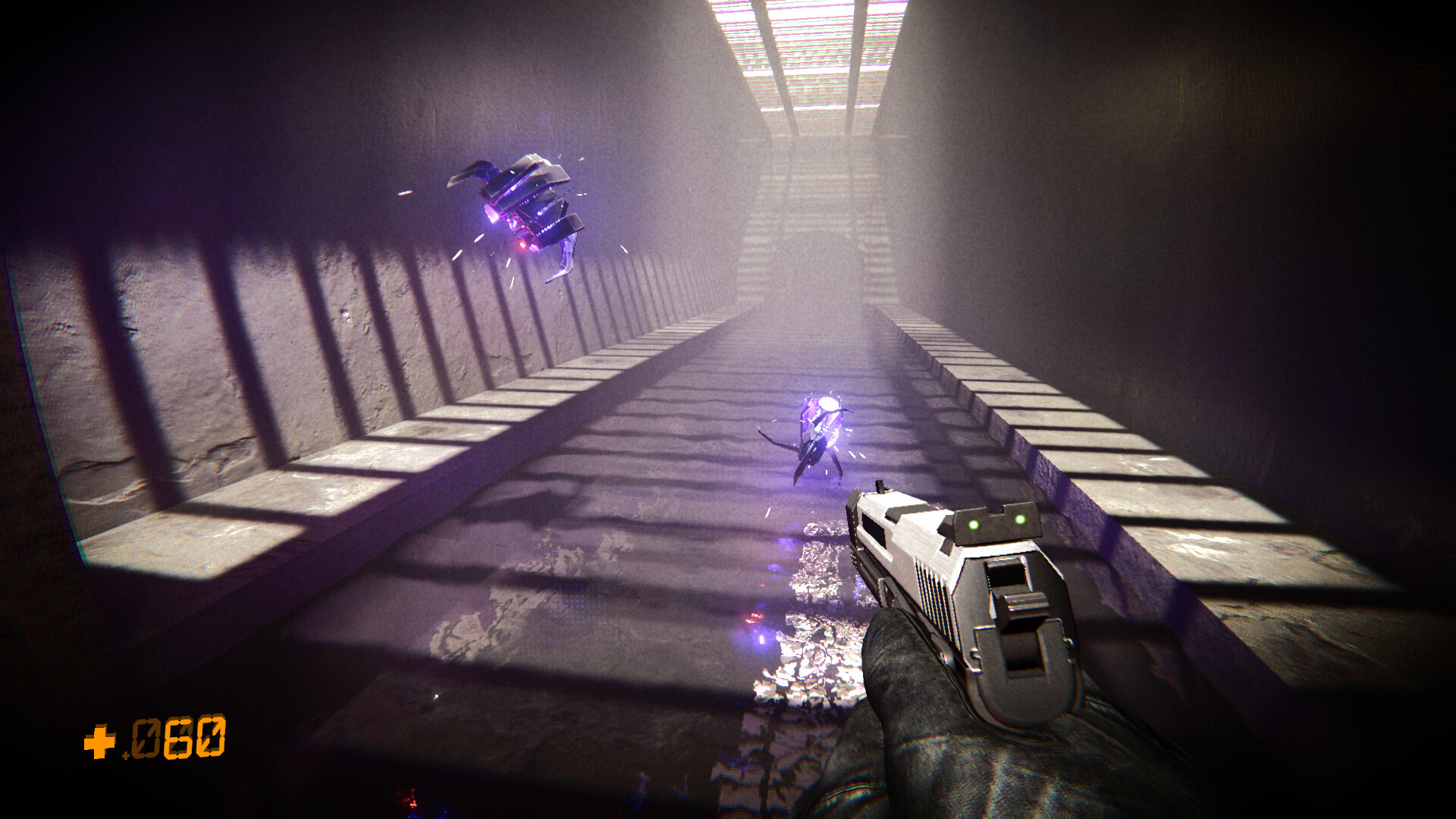1456x819 pixels.
Task: Select the digit 6 on the health counter
Action: pos(178,737)
